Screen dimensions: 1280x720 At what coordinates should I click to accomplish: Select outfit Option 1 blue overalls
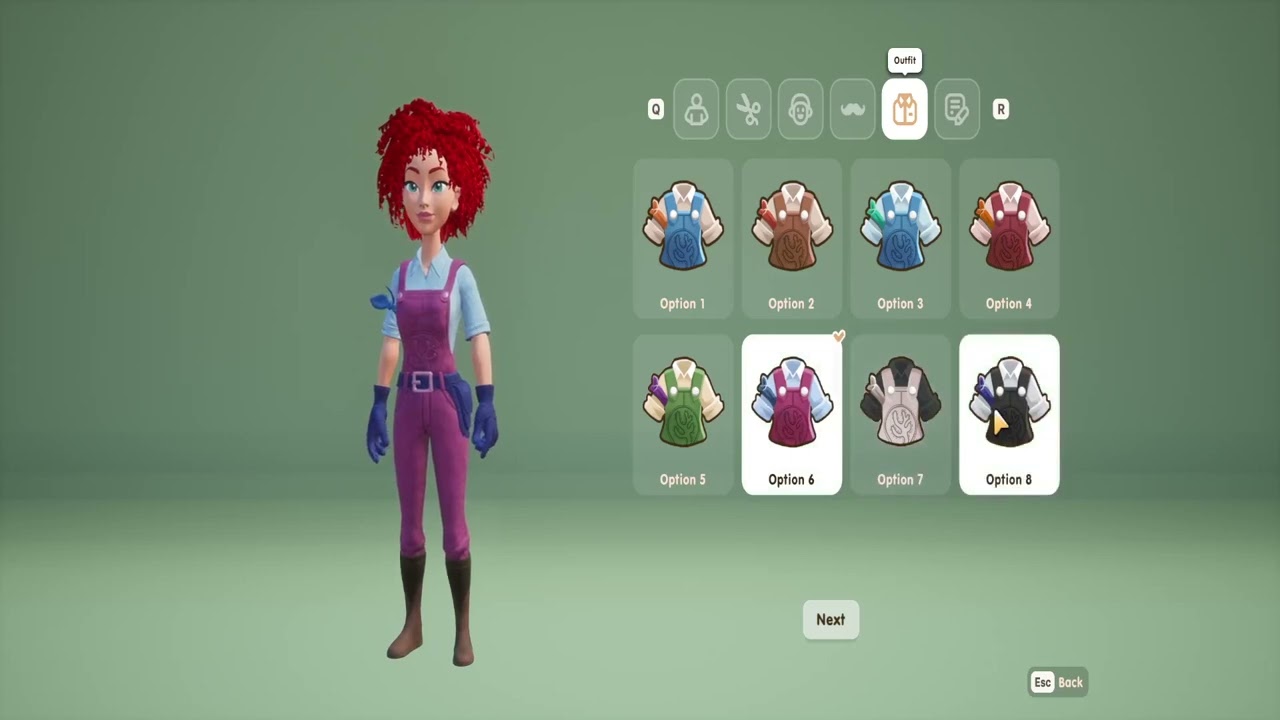(x=683, y=238)
